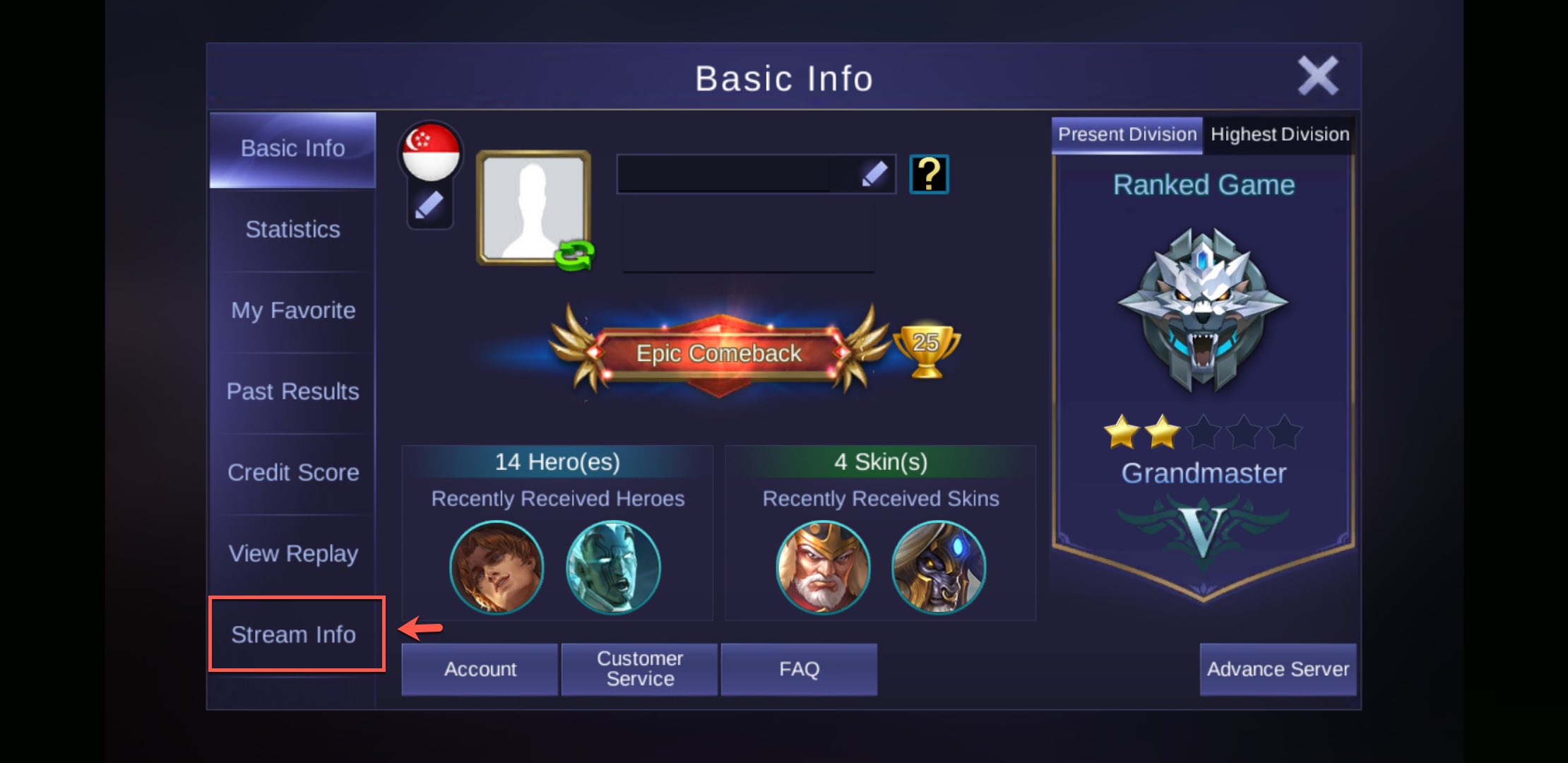Image resolution: width=1568 pixels, height=763 pixels.
Task: Edit the country flag using pencil below it
Action: pyautogui.click(x=429, y=206)
